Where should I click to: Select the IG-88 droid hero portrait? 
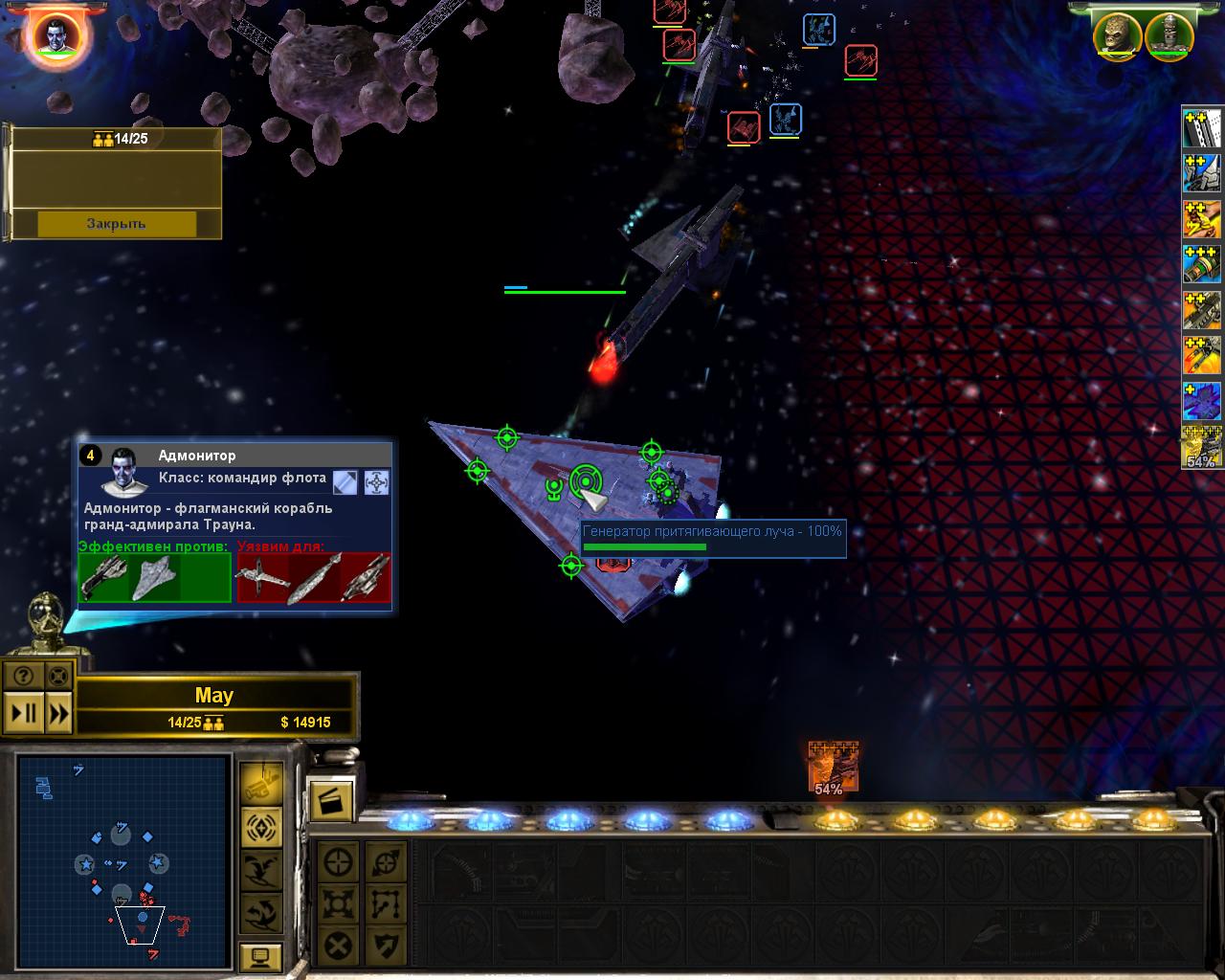coord(1169,34)
